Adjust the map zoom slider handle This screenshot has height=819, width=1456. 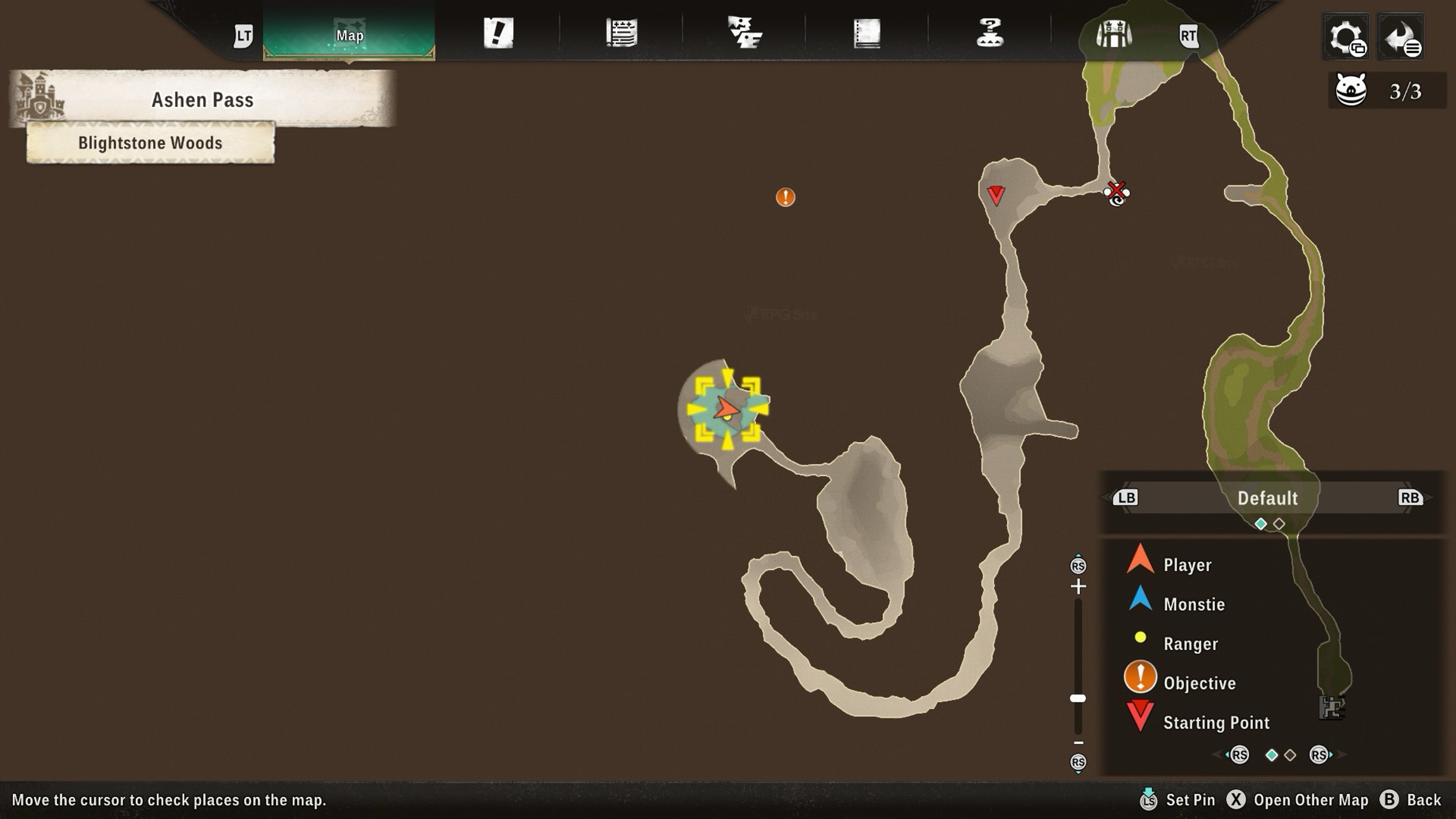point(1078,699)
